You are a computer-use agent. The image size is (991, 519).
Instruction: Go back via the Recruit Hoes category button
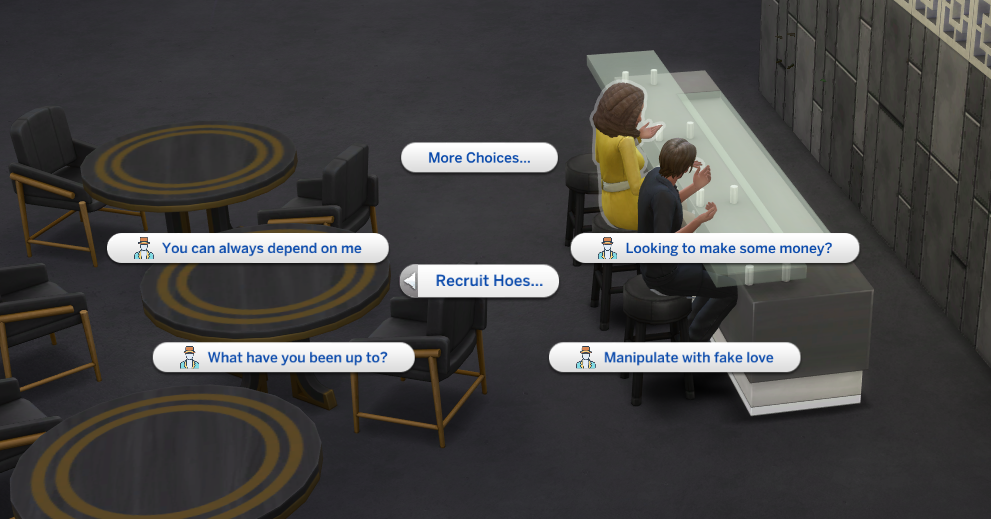pos(479,281)
